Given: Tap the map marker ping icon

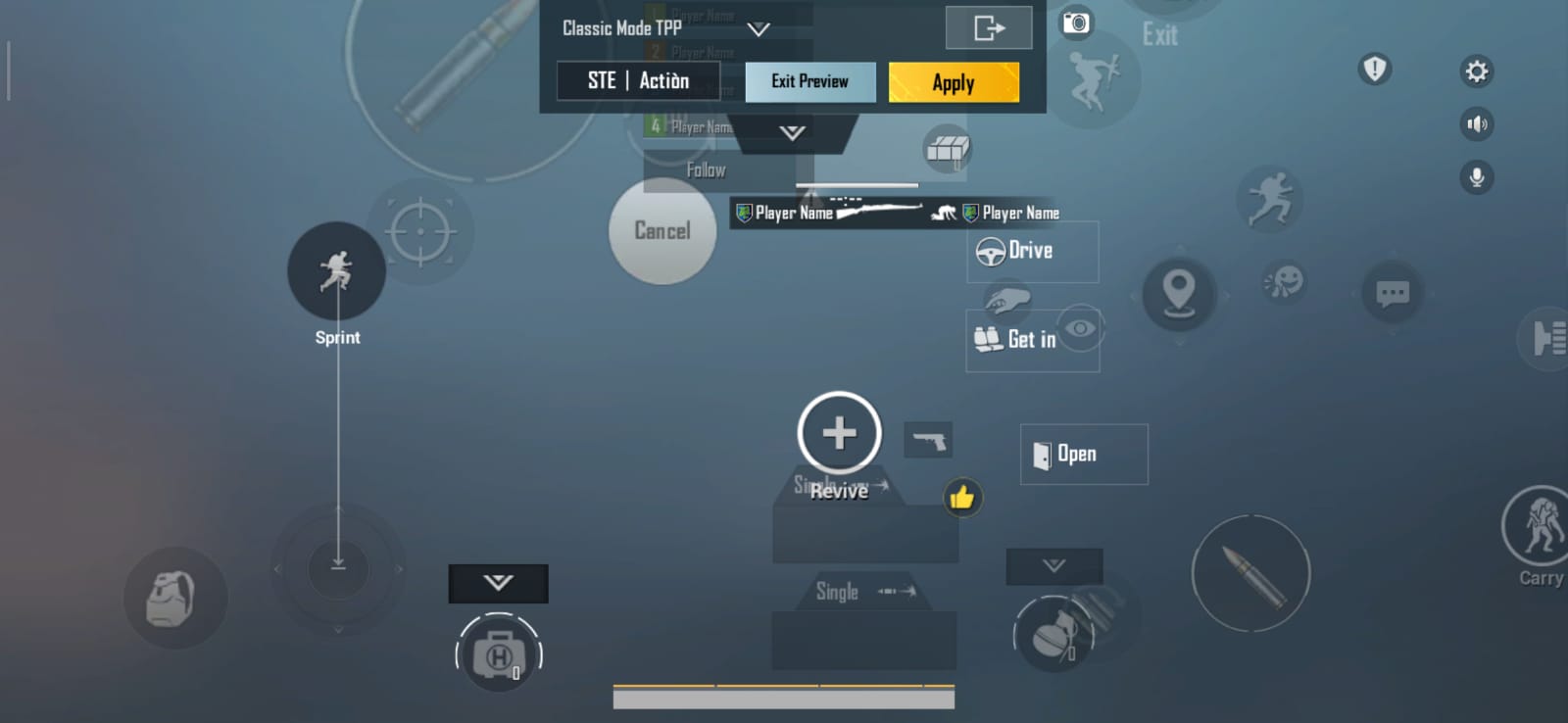Looking at the screenshot, I should point(1179,292).
